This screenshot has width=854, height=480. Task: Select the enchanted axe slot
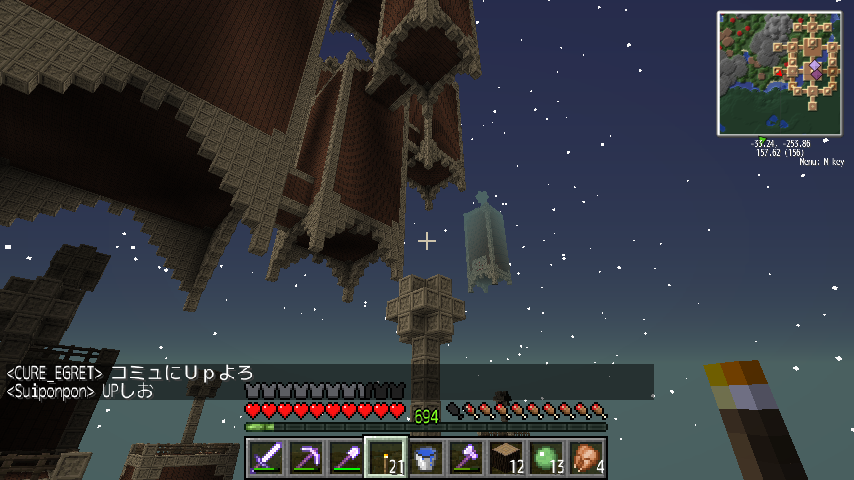coord(466,458)
